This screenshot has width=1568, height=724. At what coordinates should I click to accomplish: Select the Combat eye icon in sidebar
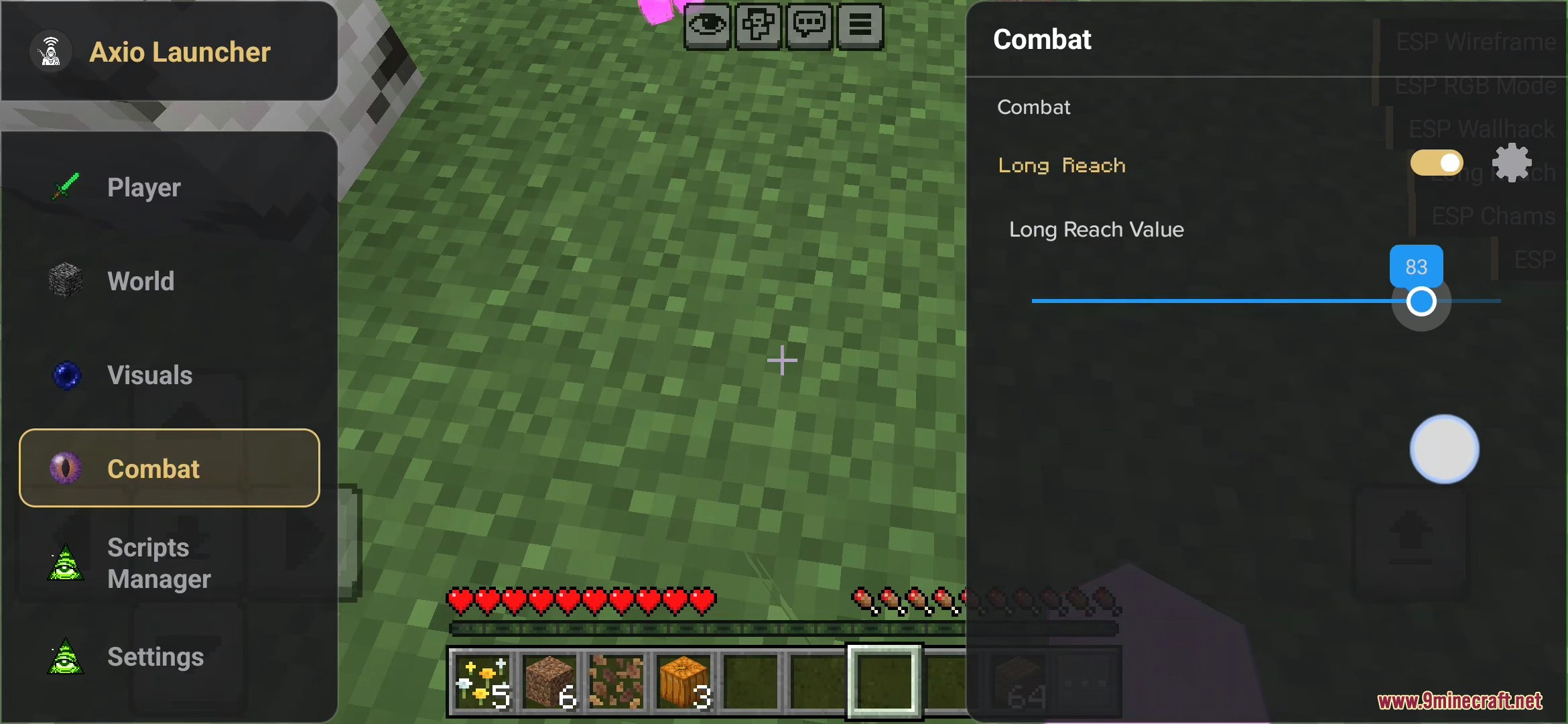(x=65, y=468)
